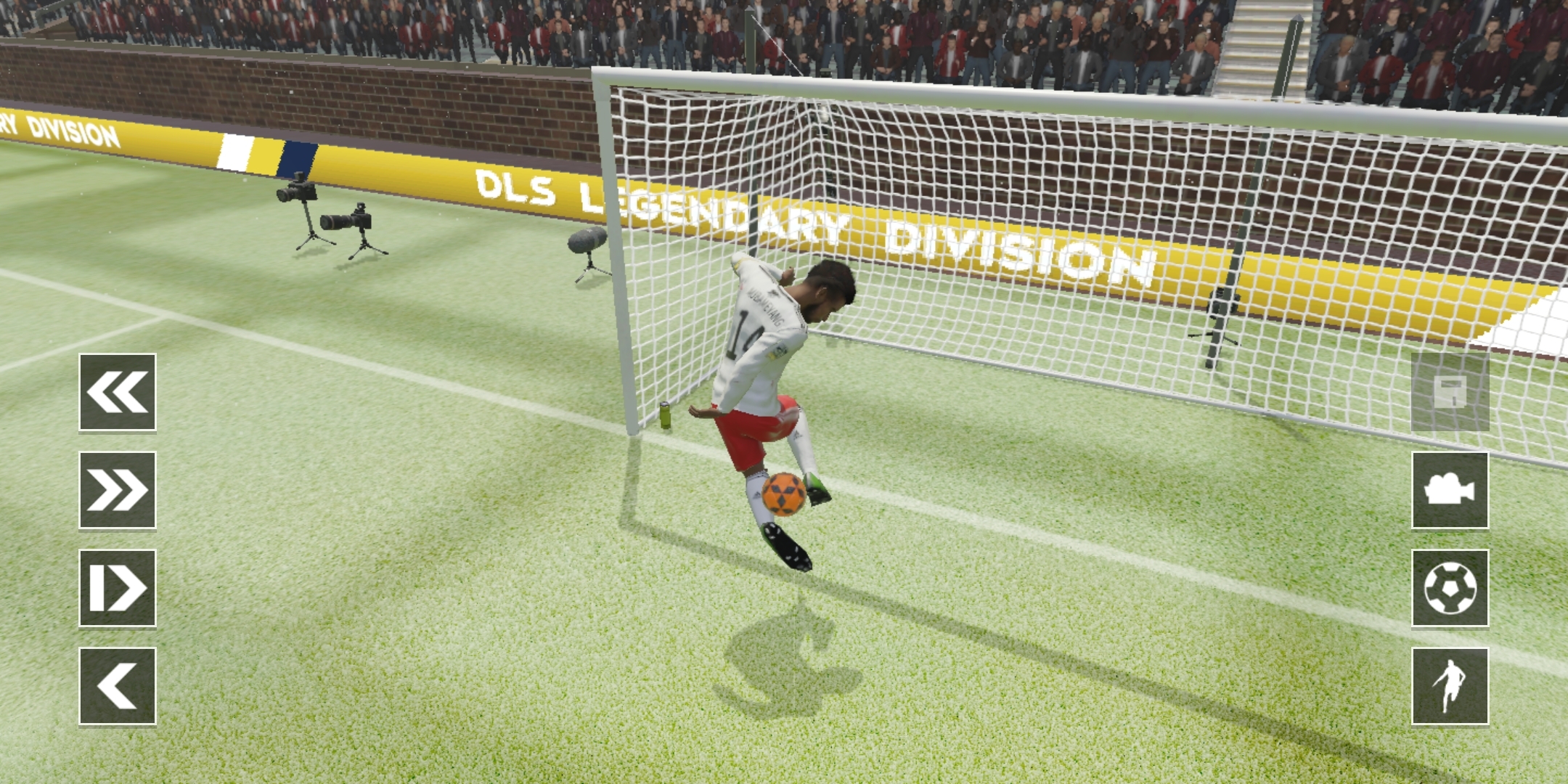Focus the replay on the ball
The image size is (1568, 784).
click(x=1450, y=588)
